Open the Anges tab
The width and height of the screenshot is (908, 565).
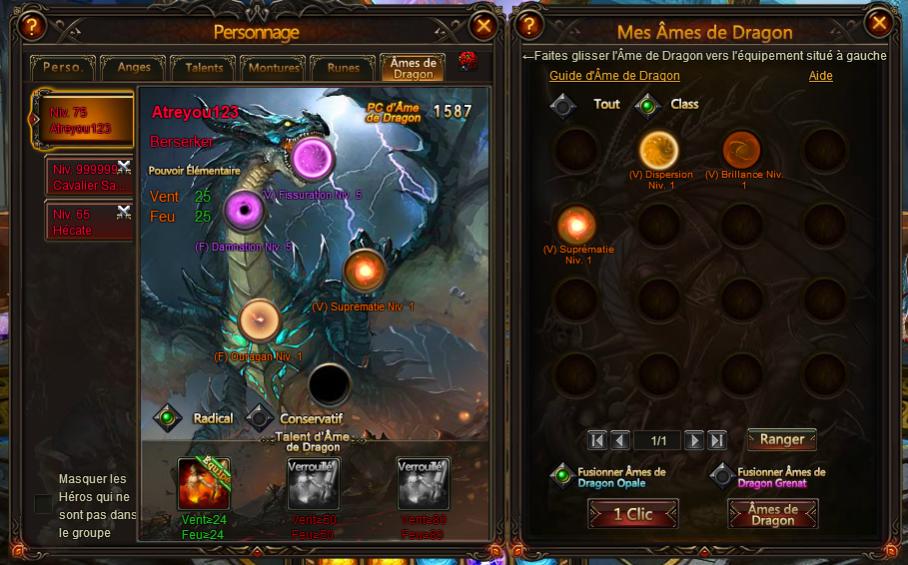133,68
